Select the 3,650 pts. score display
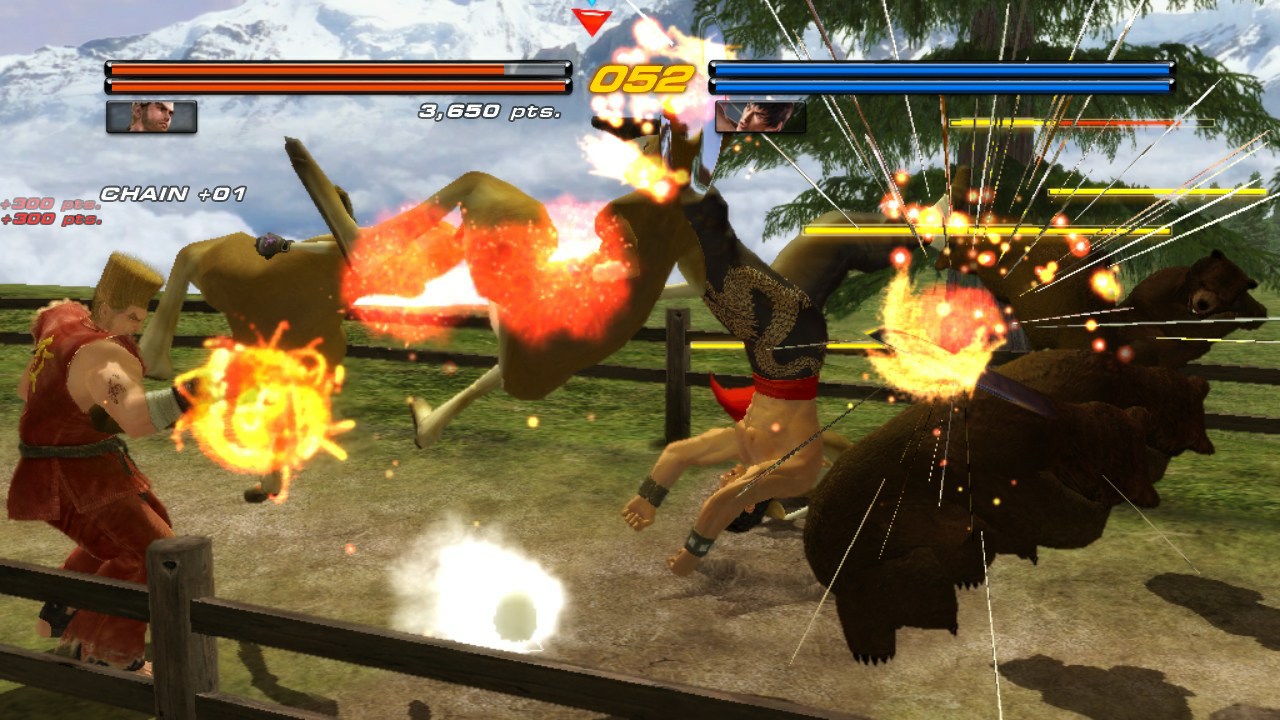 (x=490, y=111)
